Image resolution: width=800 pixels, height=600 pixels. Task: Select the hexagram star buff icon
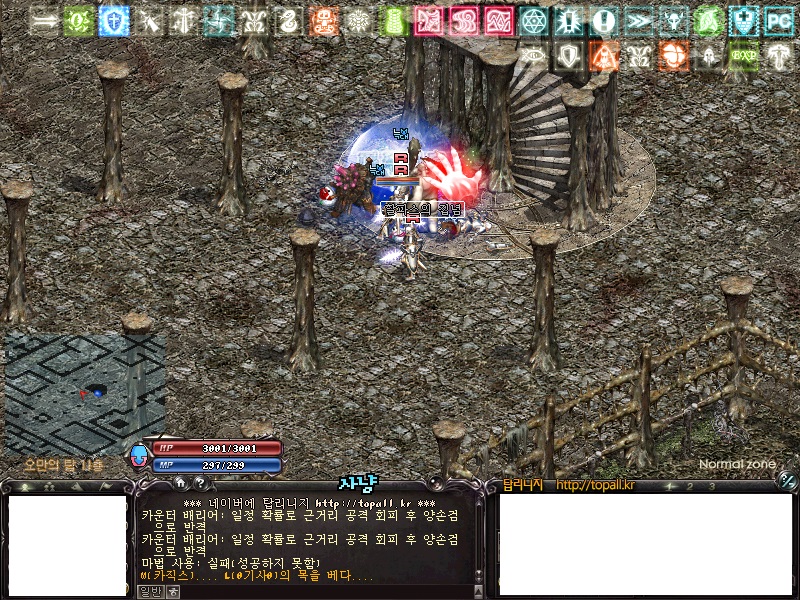coord(534,20)
